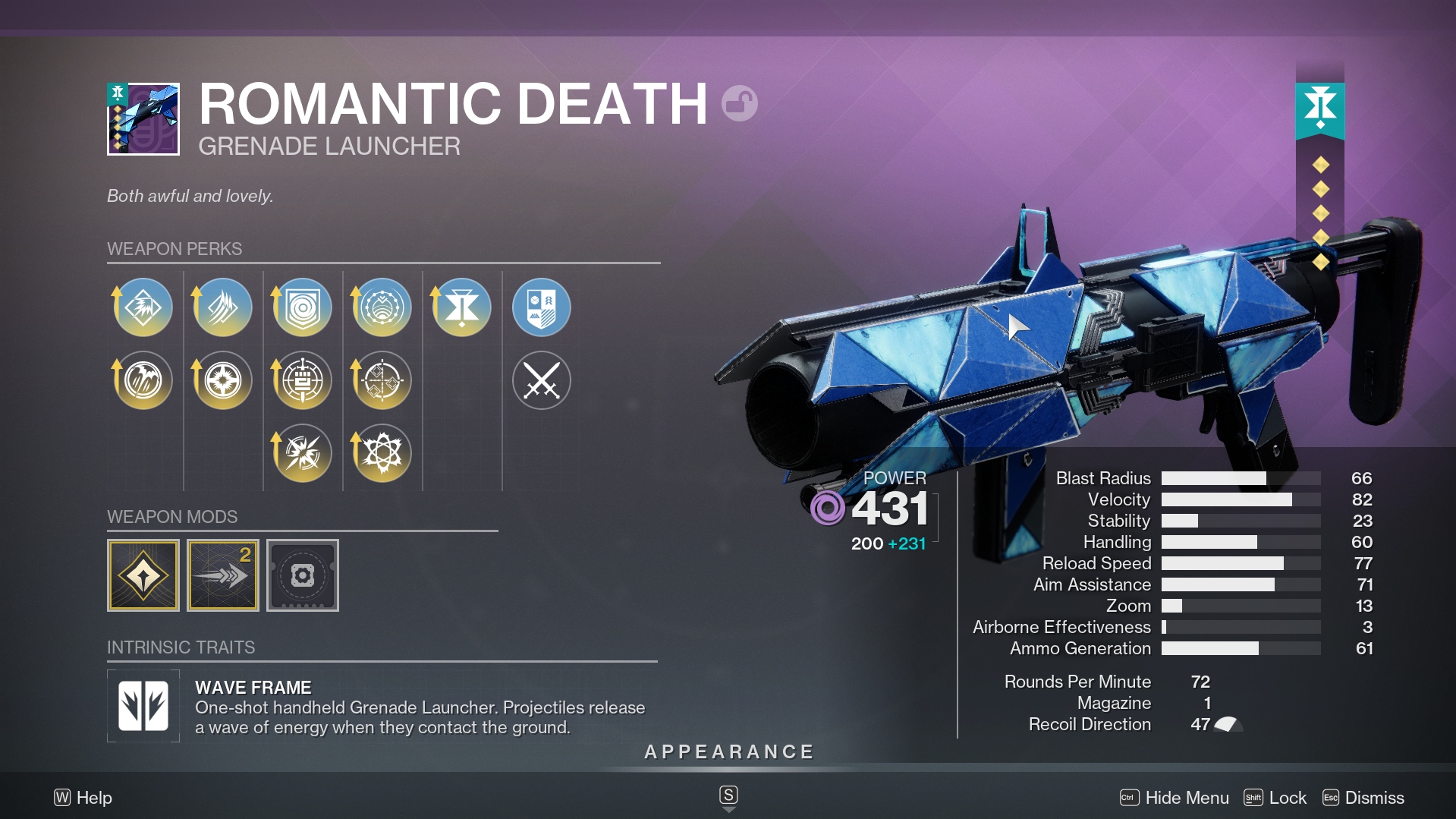1456x819 pixels.
Task: Select the gold bat-wing circle perk
Action: click(143, 380)
